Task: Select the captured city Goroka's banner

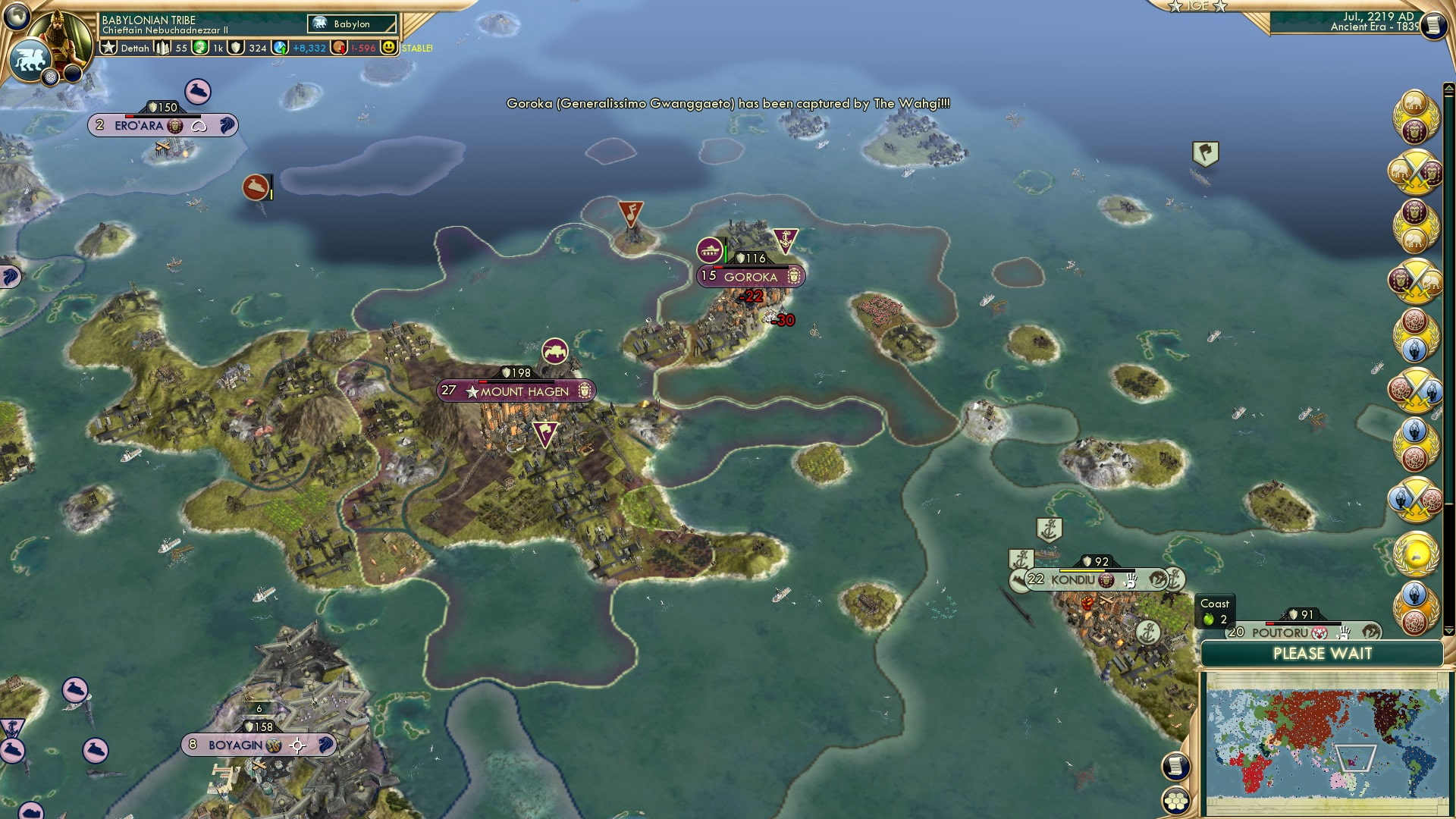Action: point(751,277)
